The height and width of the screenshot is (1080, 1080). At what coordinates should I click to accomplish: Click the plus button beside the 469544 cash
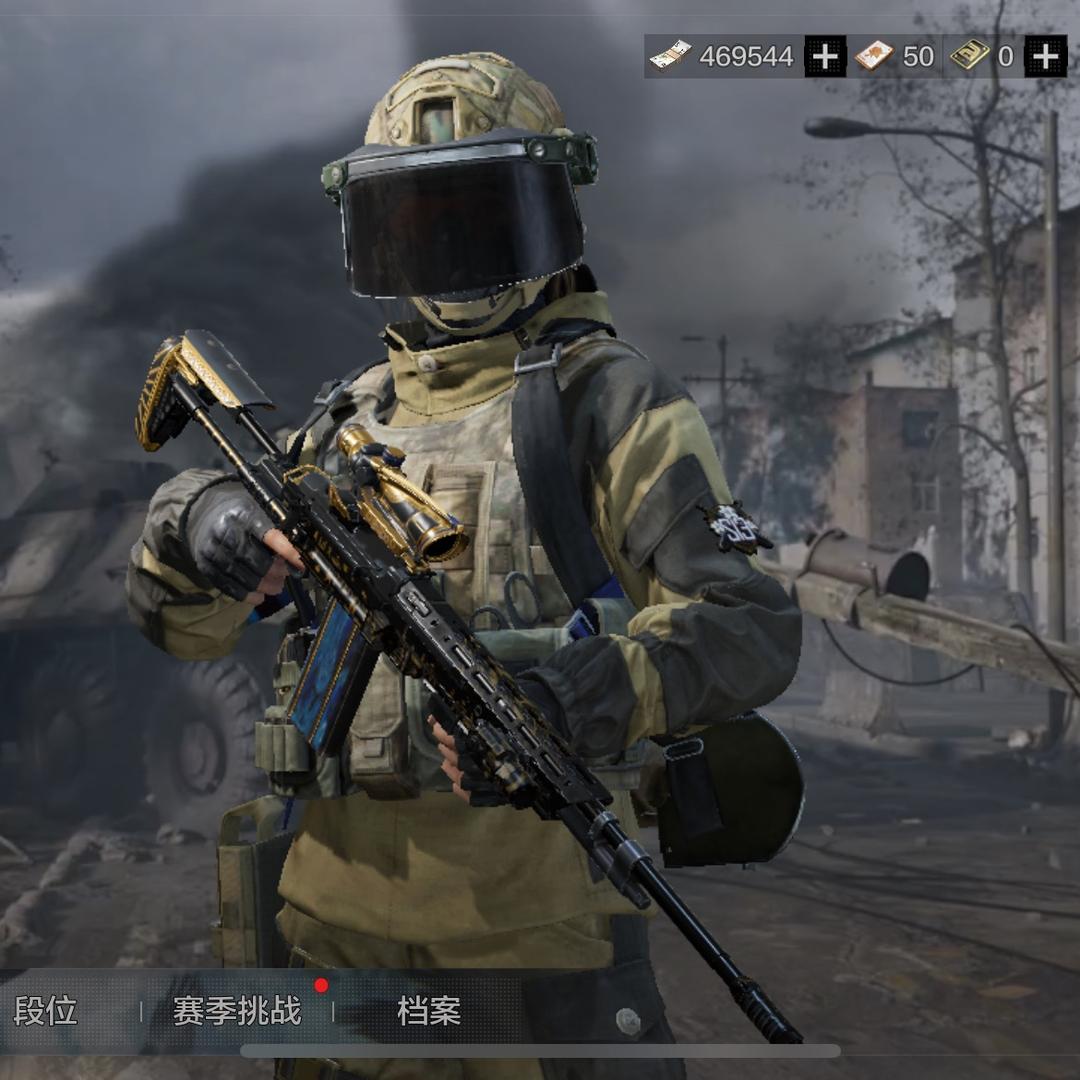pos(825,56)
